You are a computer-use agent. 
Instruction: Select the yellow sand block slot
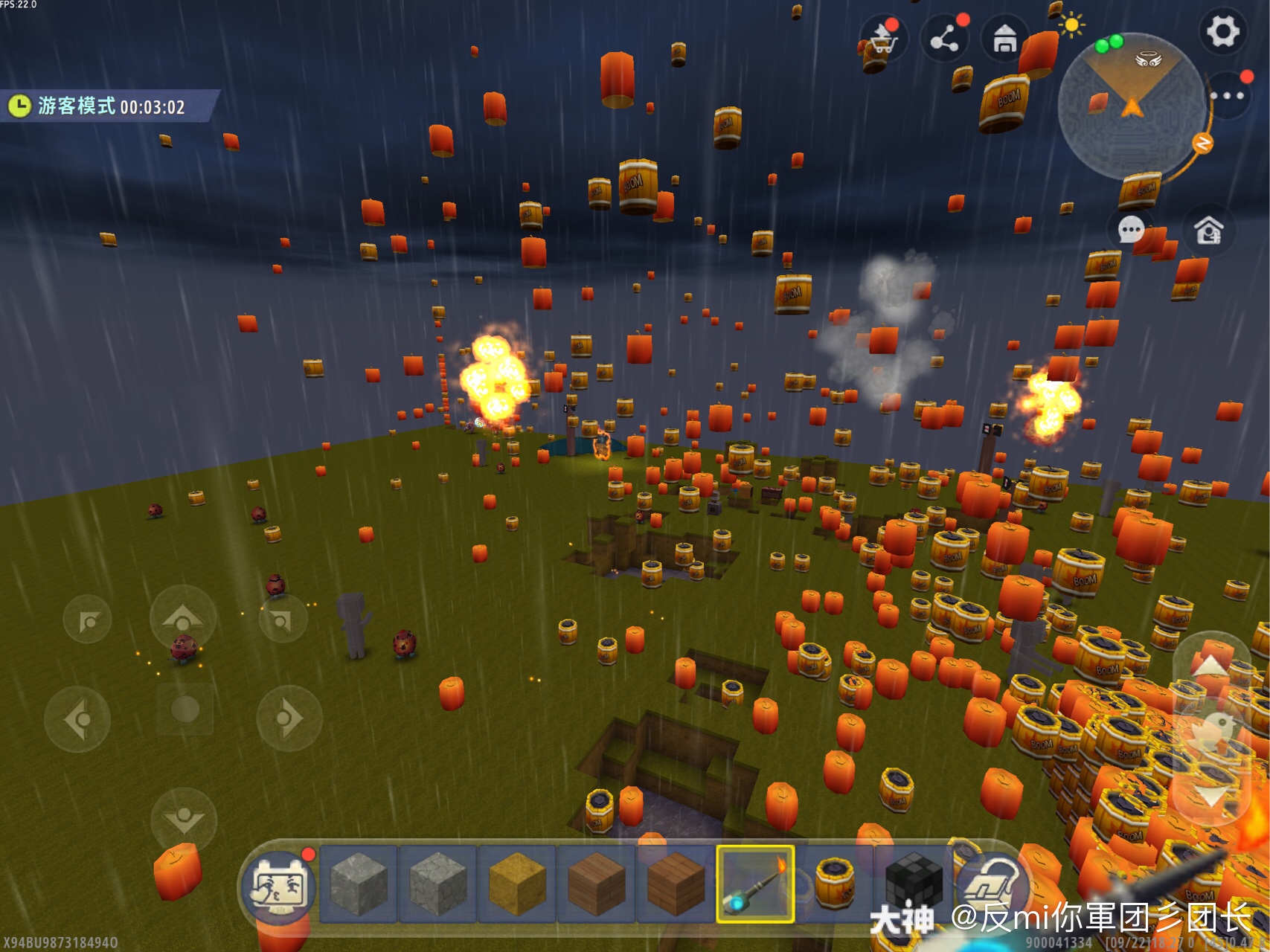(x=517, y=884)
